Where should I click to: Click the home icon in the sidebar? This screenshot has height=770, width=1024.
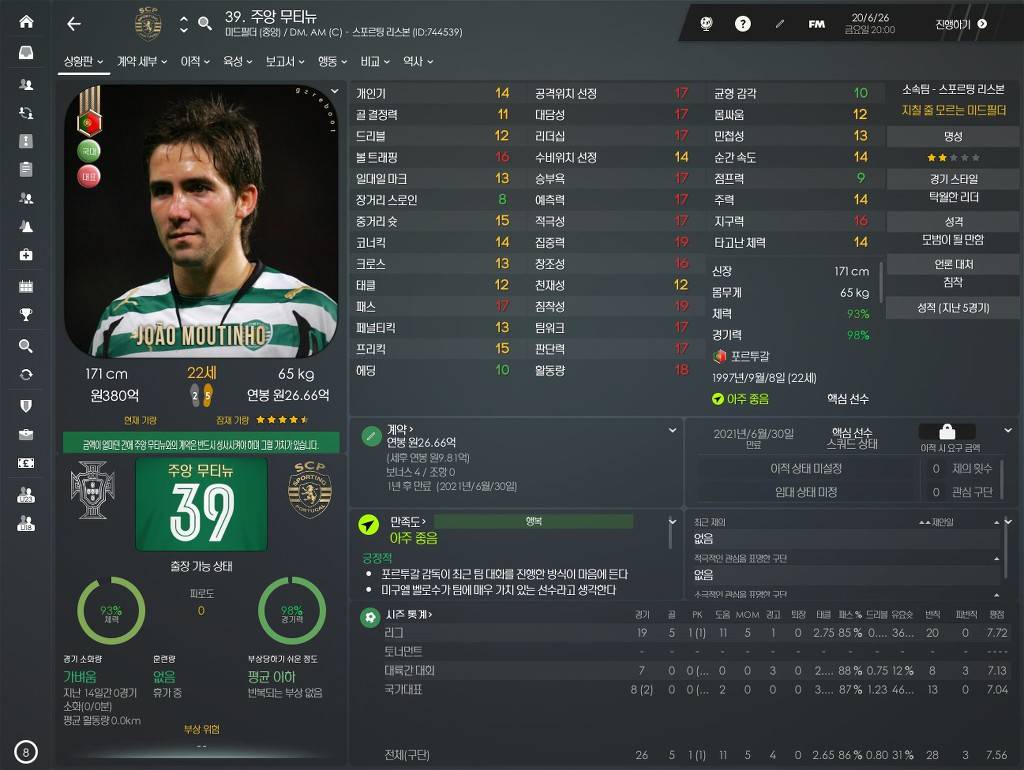(26, 22)
